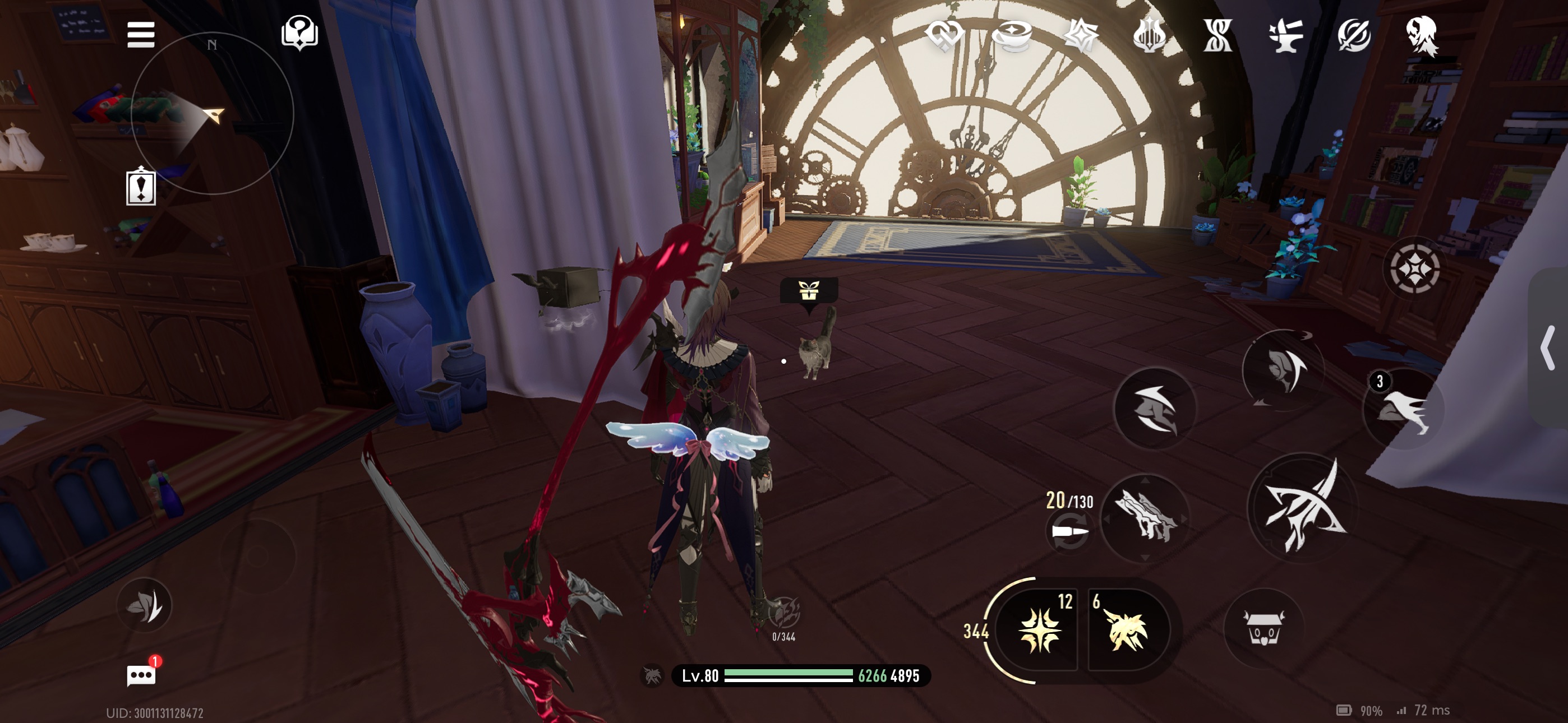The image size is (1568, 723).
Task: Open the question-mark guide book
Action: (x=299, y=33)
